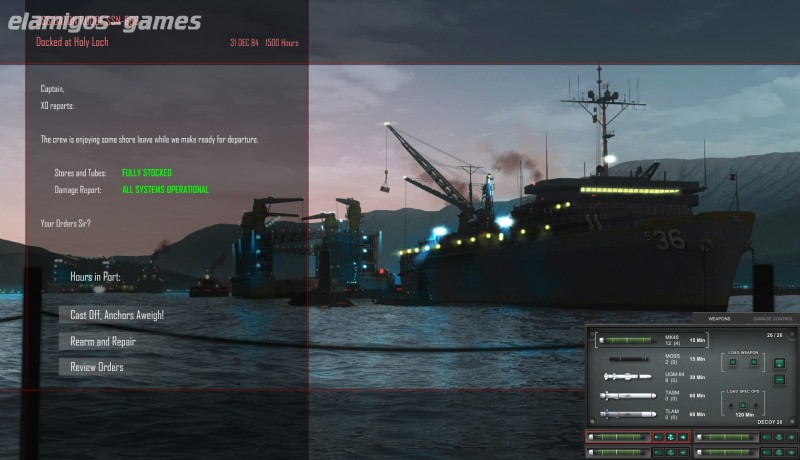
Task: Select the Rearm and Repair option
Action: tap(103, 341)
